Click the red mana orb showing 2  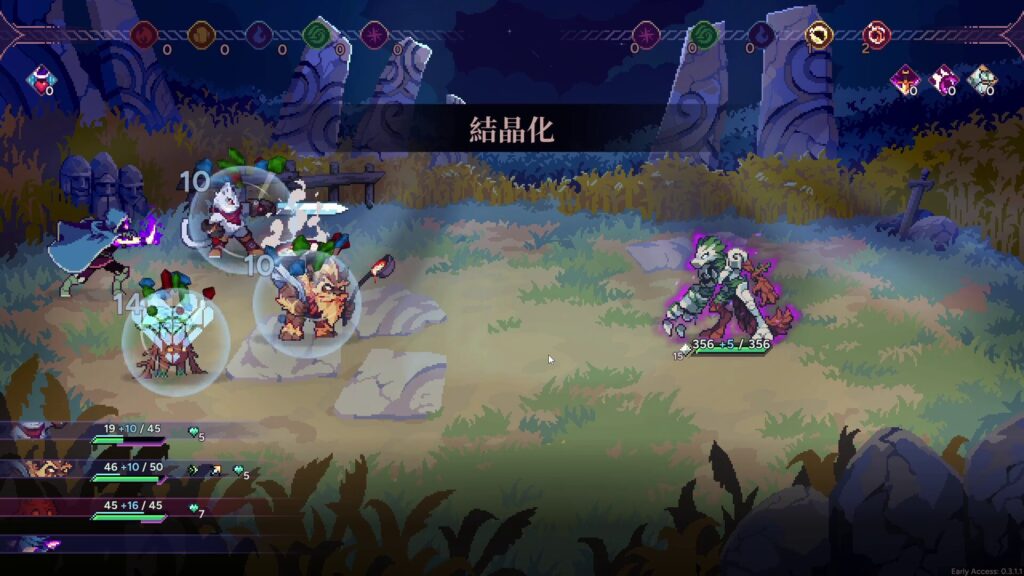pyautogui.click(x=877, y=35)
